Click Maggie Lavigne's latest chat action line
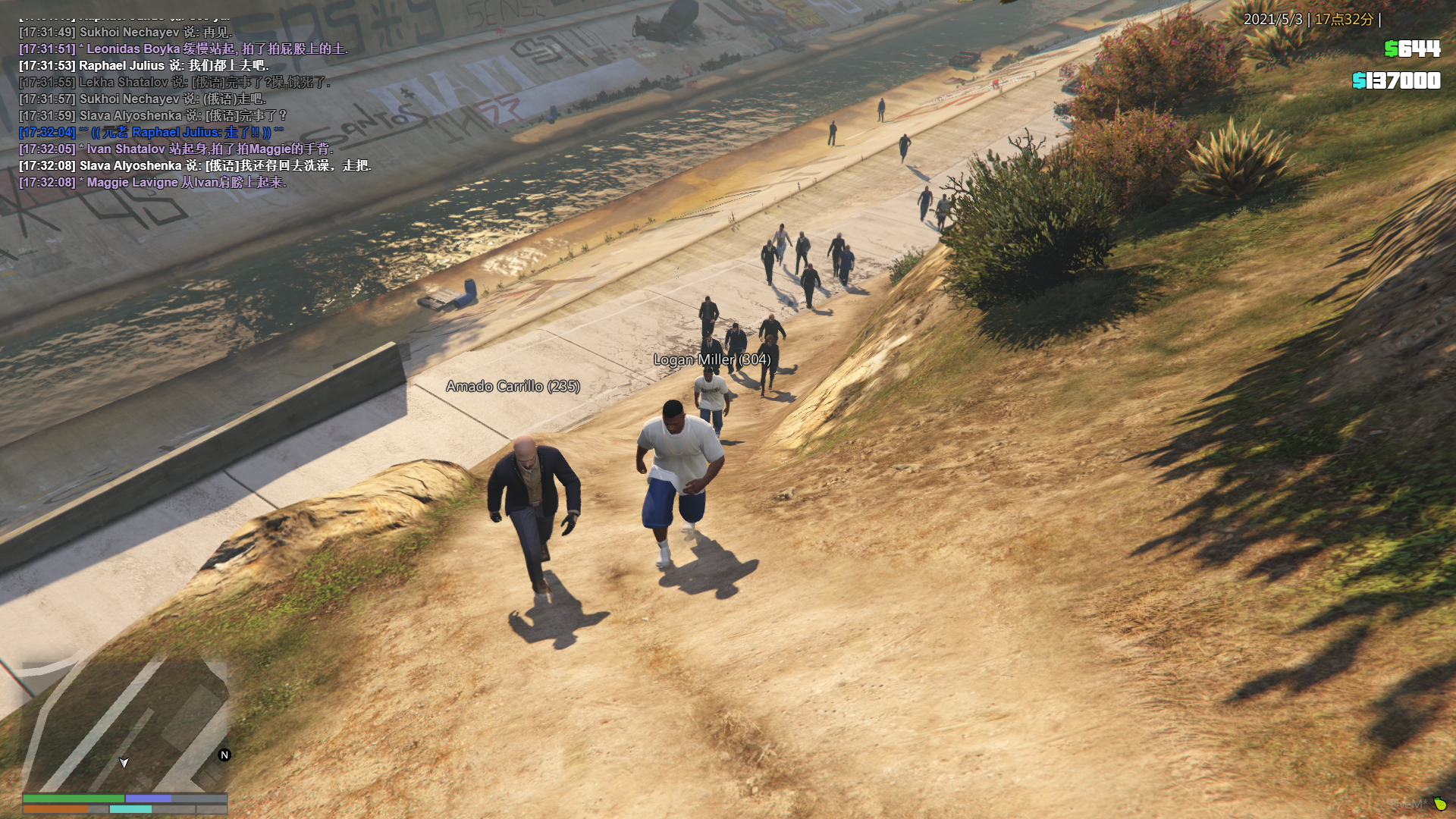Viewport: 1456px width, 819px height. point(152,182)
